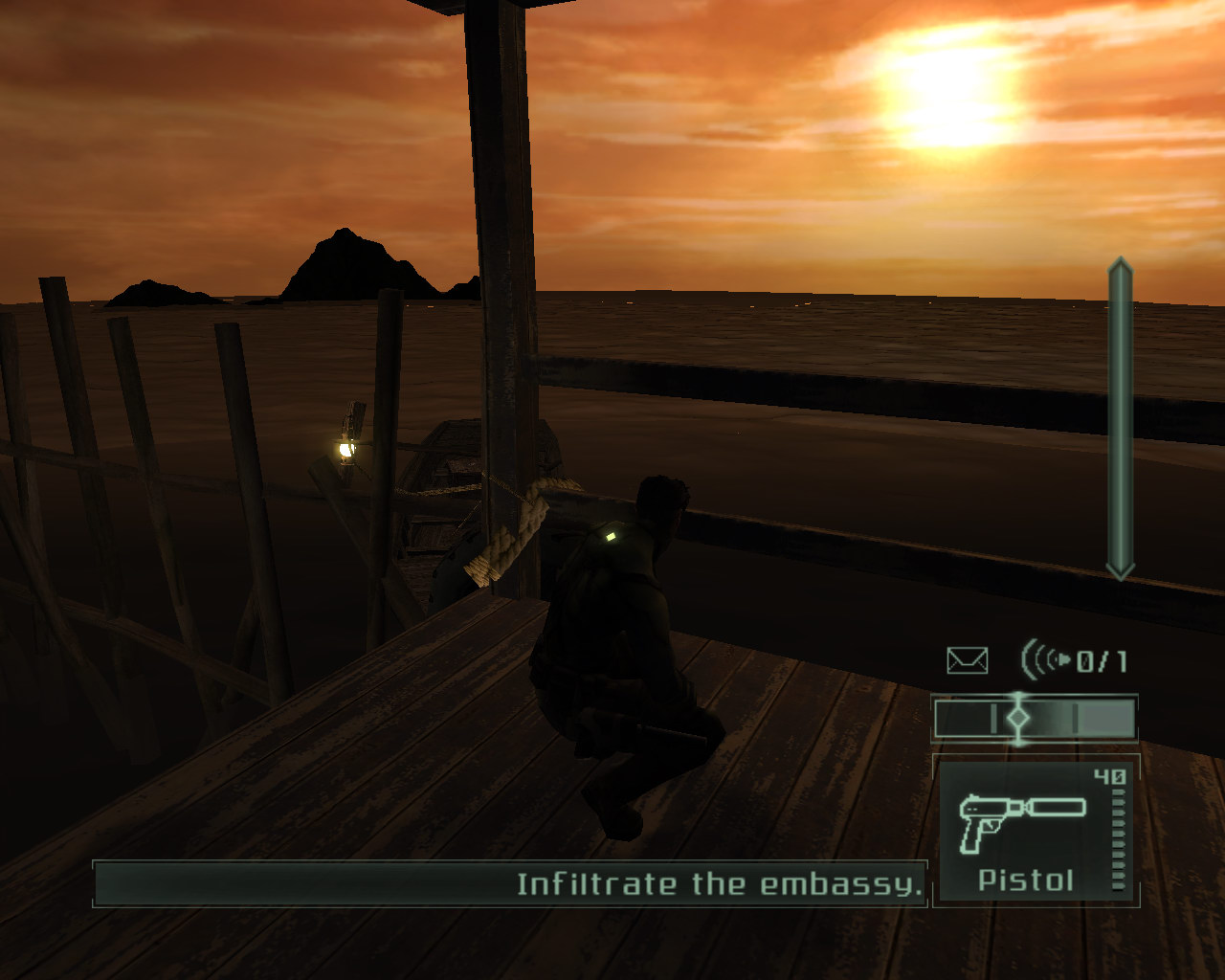Click the alarm sound-wave icon
The width and height of the screenshot is (1225, 980).
1046,659
